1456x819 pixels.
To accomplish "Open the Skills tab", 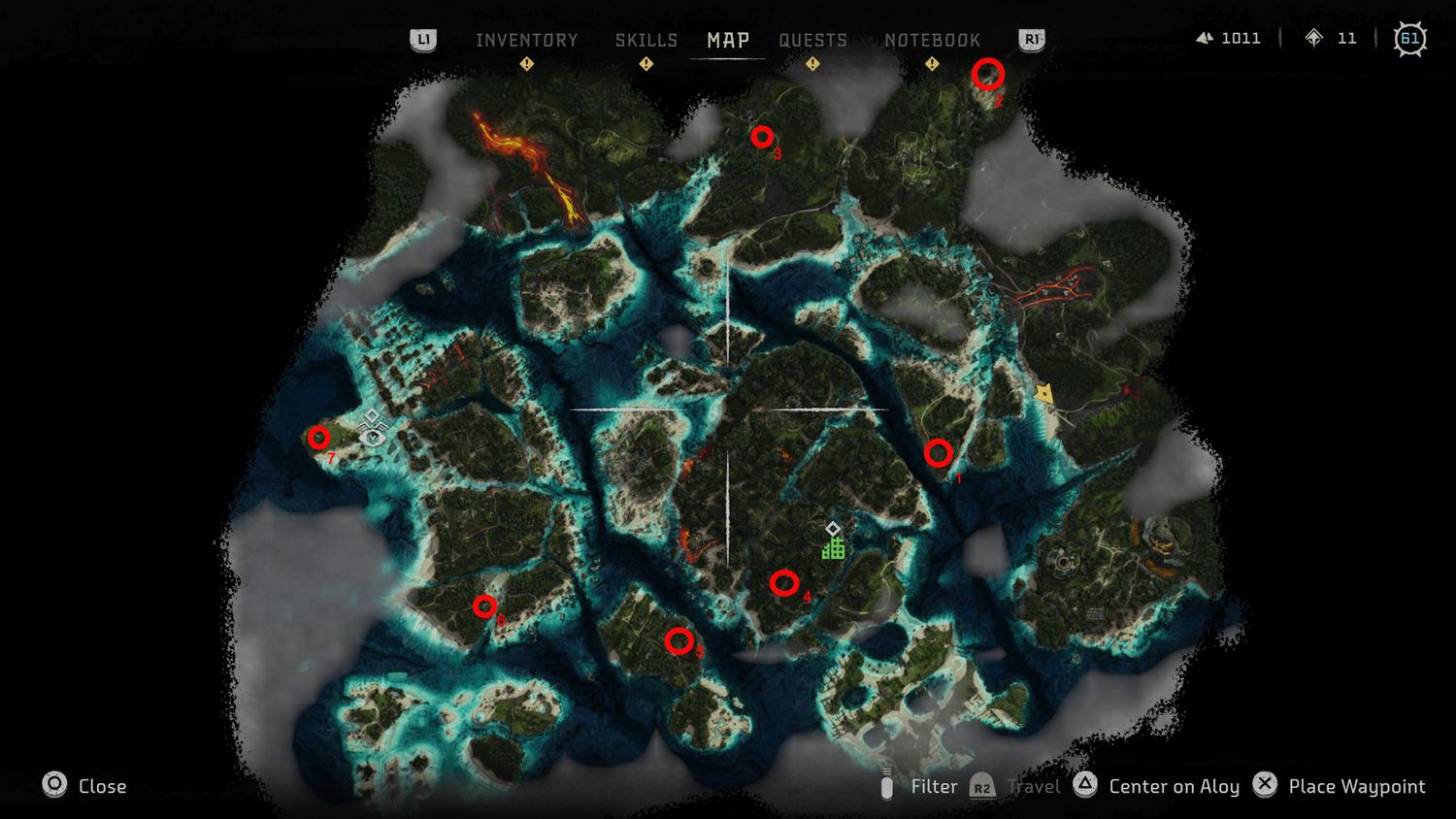I will (x=645, y=40).
